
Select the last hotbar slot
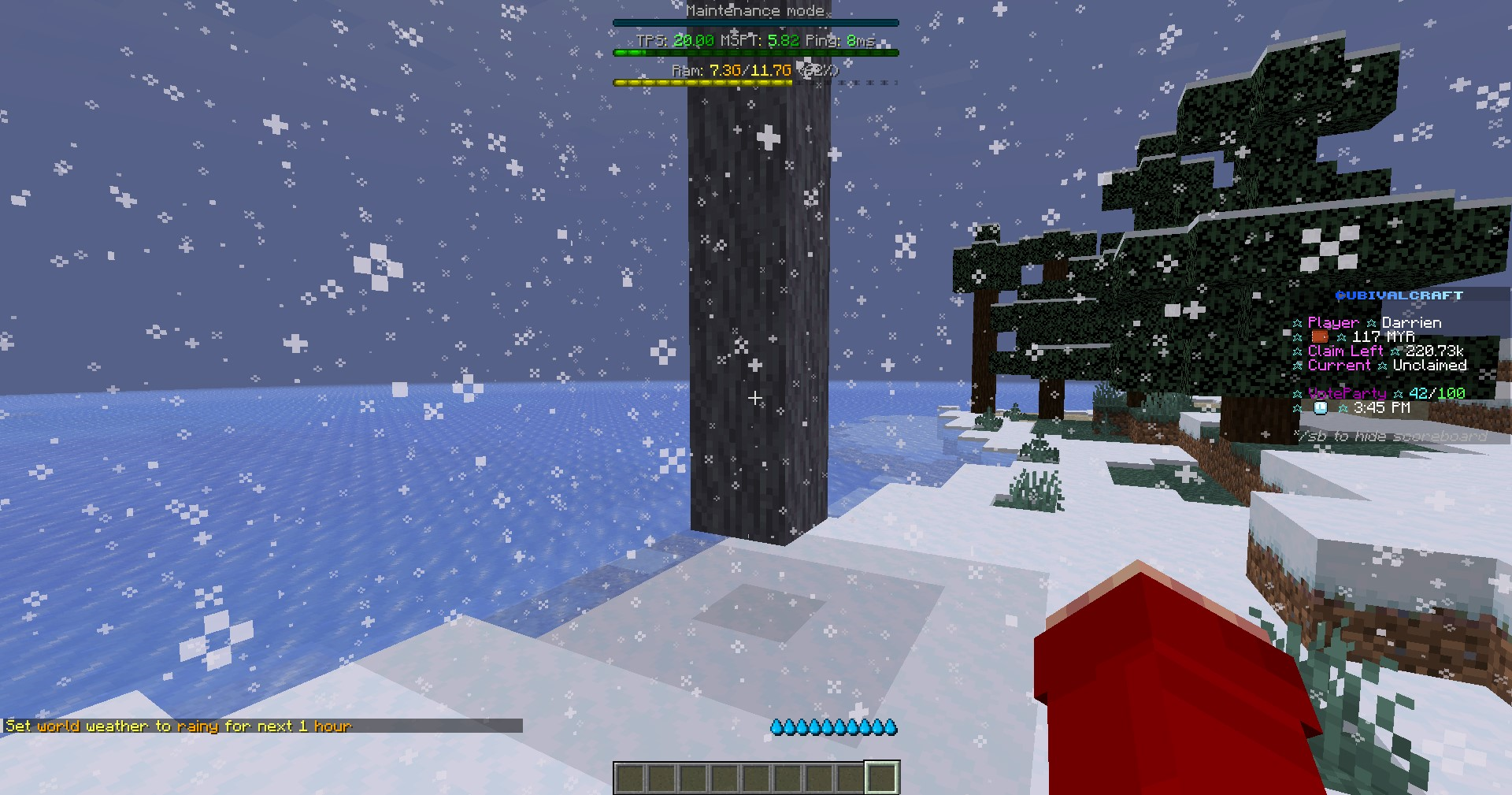(883, 777)
